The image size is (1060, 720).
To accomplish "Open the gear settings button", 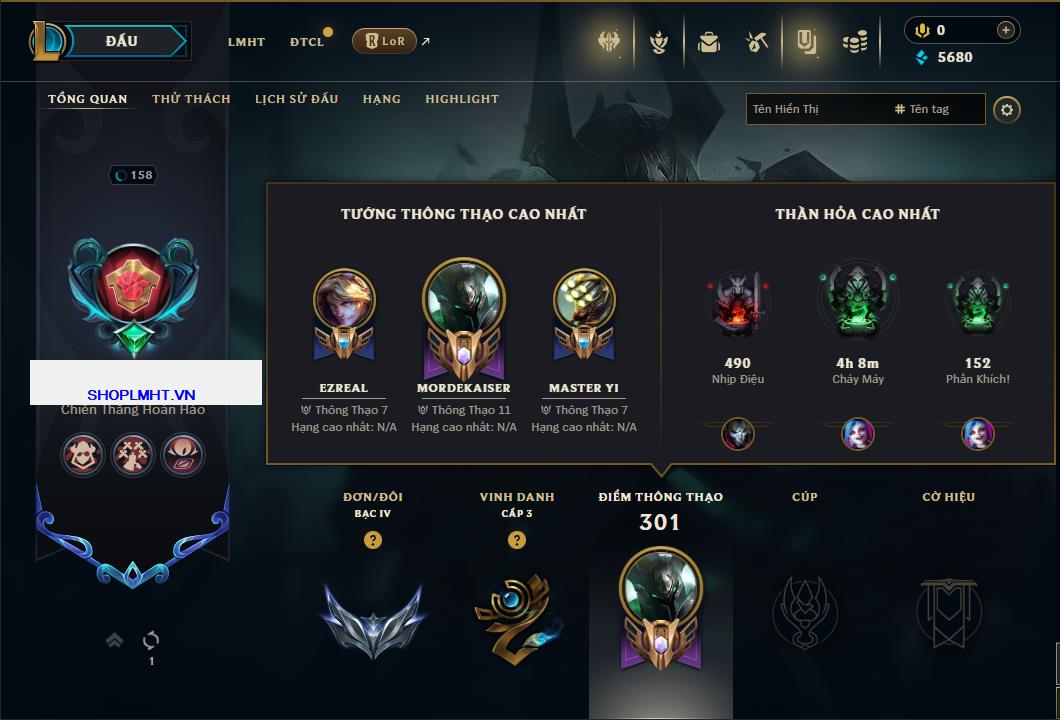I will pos(1007,109).
